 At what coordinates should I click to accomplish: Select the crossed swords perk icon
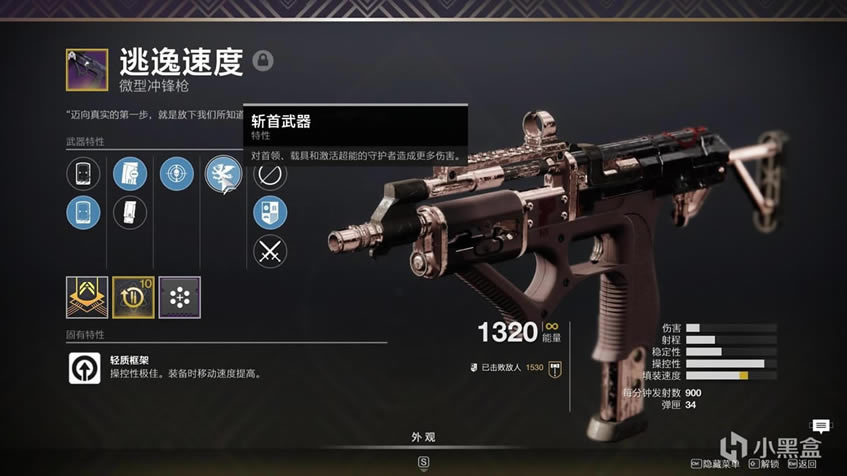[270, 251]
